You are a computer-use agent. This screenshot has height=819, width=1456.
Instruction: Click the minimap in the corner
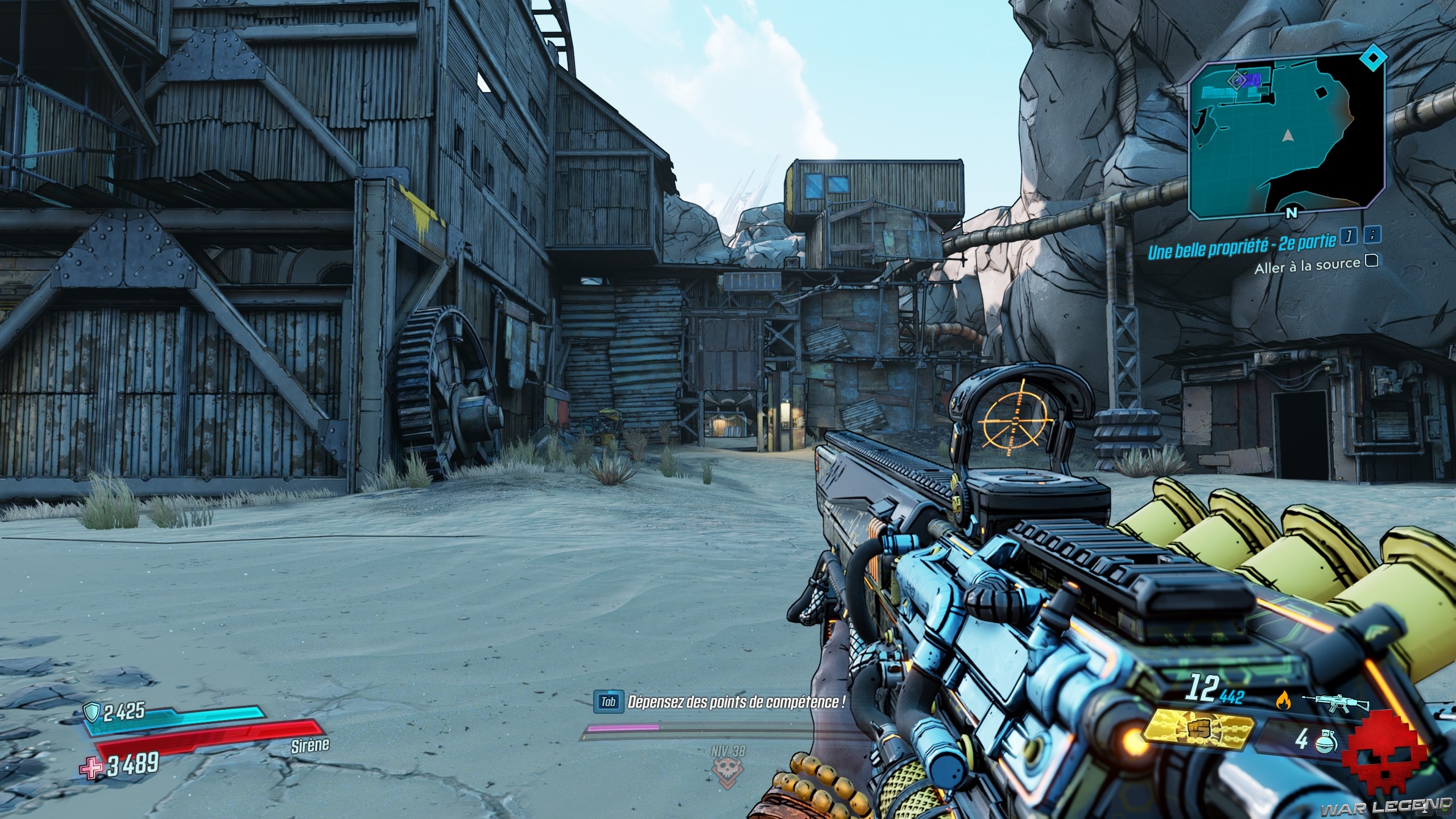coord(1285,139)
